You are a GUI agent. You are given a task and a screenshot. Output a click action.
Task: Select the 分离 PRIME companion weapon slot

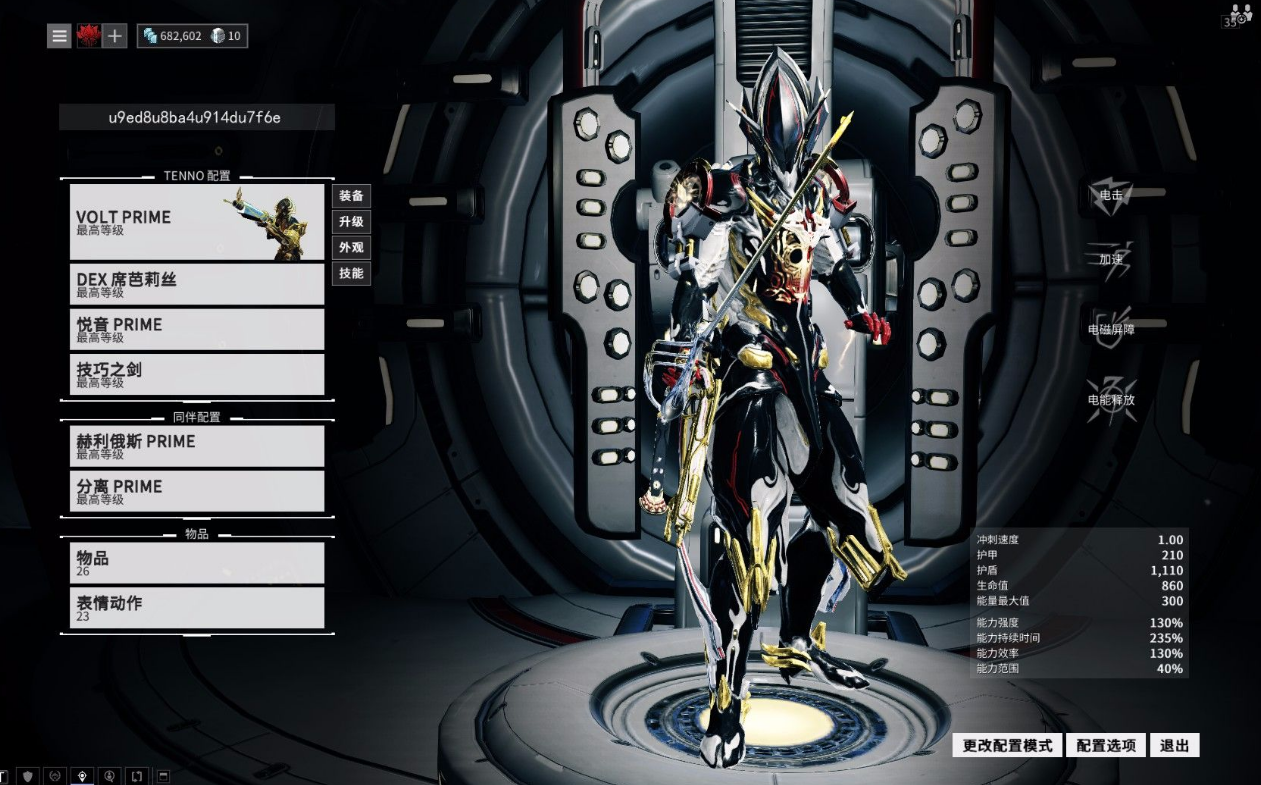click(x=197, y=491)
